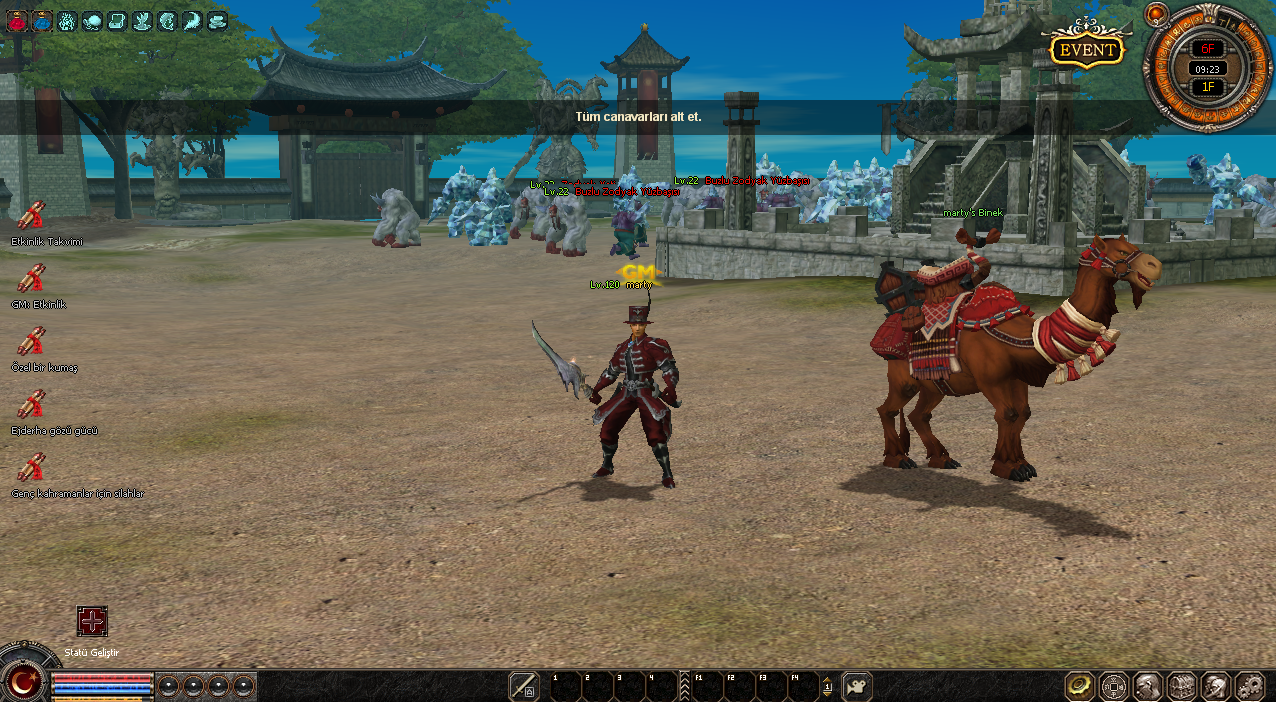
Task: Click the red potion buff icon
Action: [x=17, y=20]
